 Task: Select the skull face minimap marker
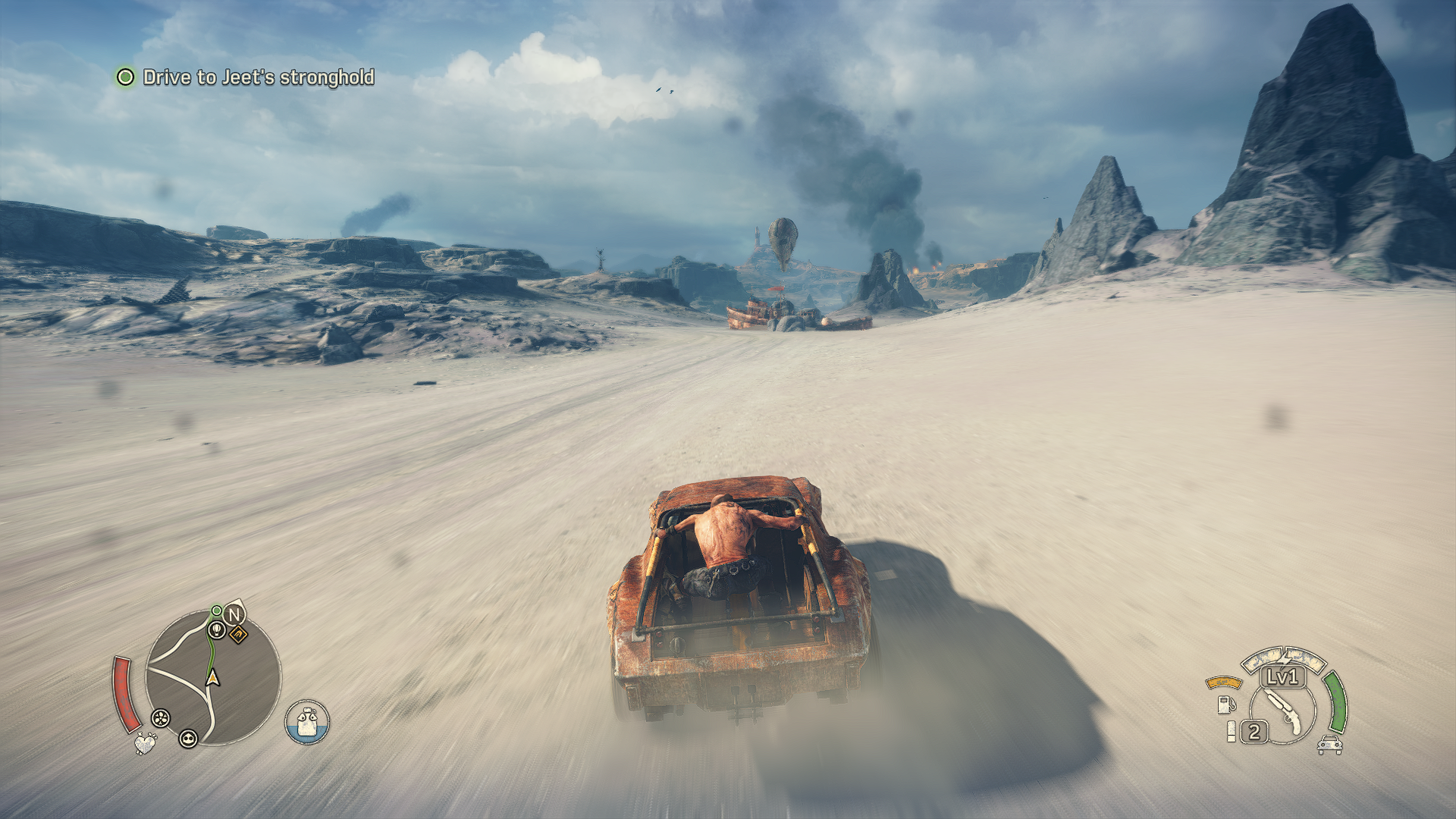click(188, 738)
